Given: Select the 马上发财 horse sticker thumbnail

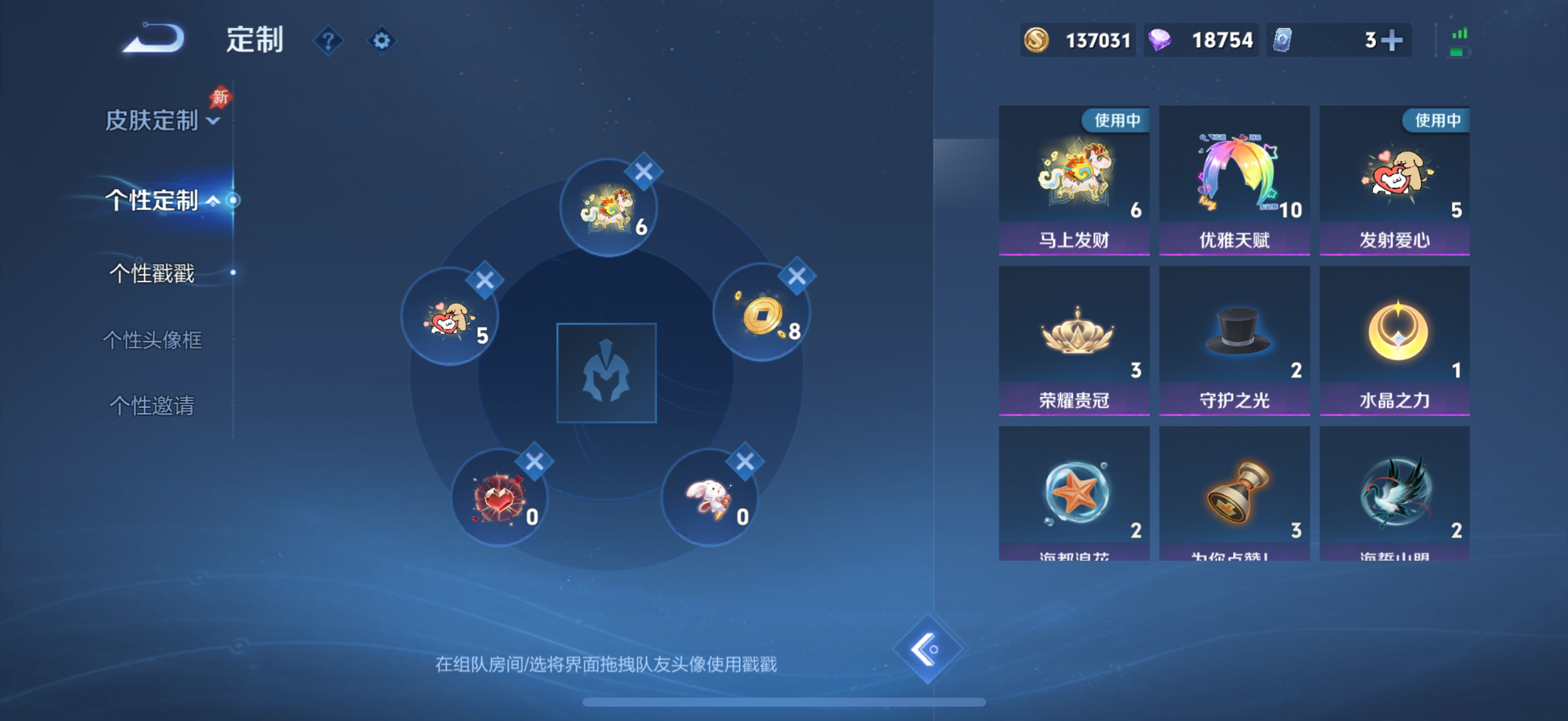Looking at the screenshot, I should [1075, 176].
